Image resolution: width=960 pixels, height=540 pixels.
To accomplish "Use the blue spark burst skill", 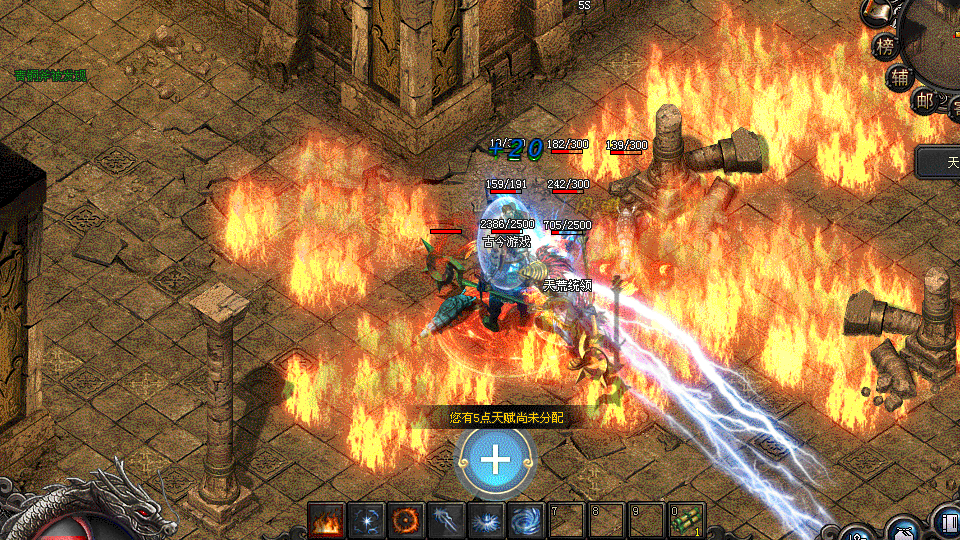I will click(x=365, y=521).
